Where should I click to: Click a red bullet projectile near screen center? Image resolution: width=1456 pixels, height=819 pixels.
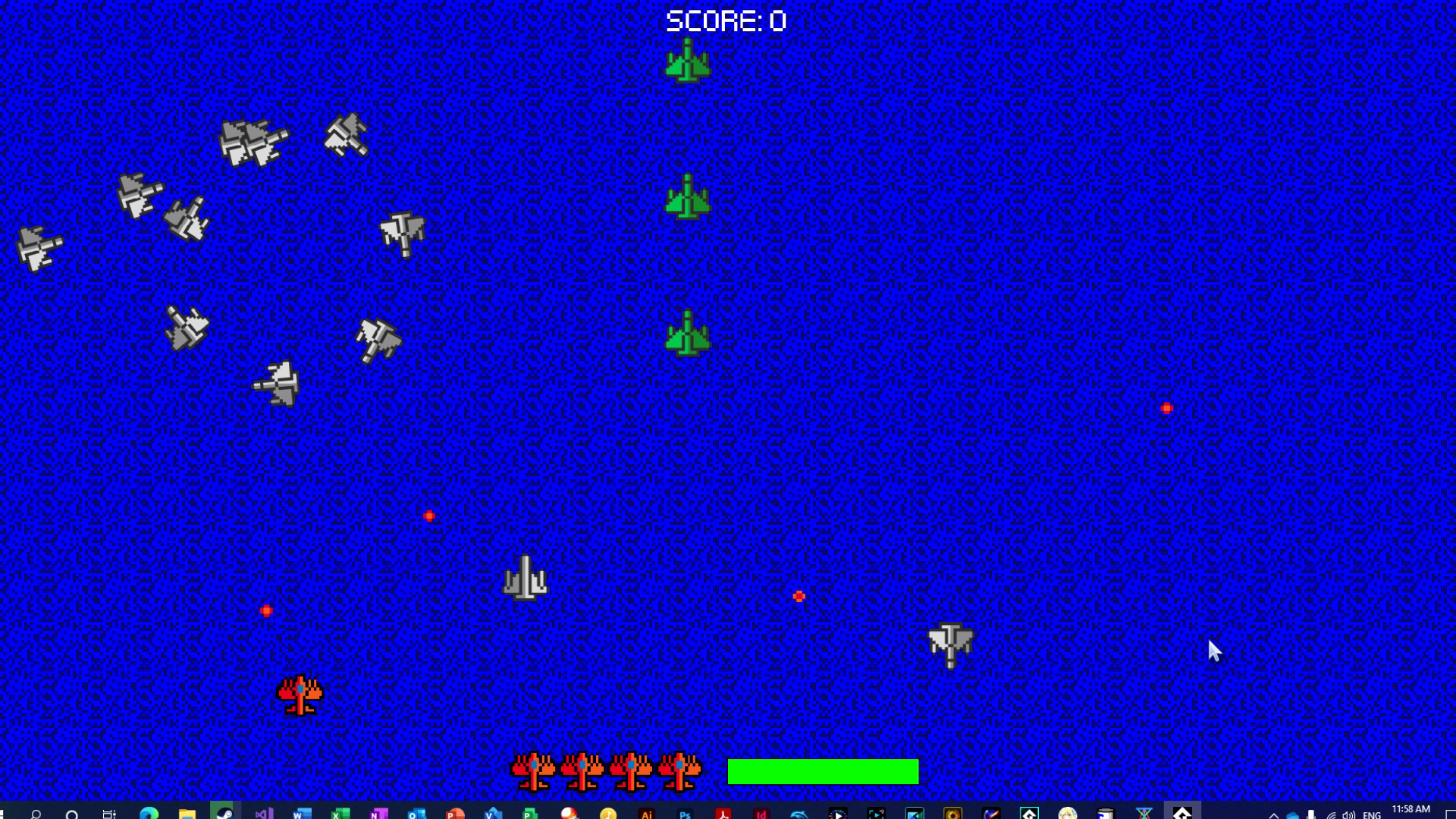pyautogui.click(x=430, y=515)
